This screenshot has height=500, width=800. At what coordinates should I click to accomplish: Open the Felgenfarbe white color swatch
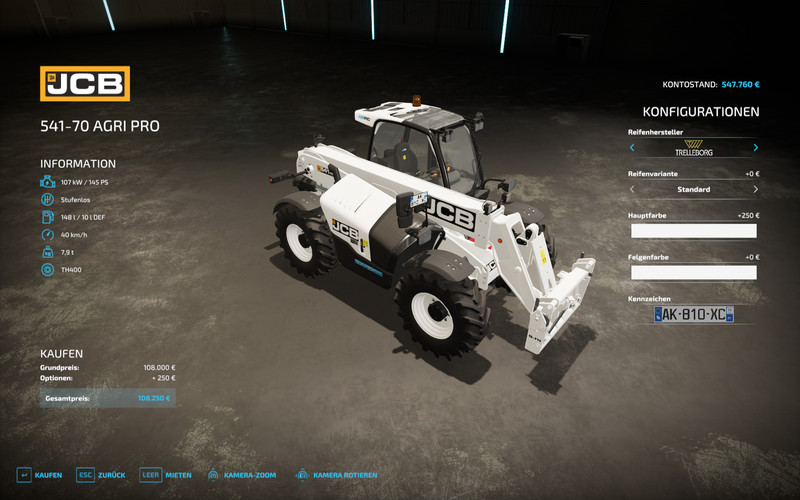tap(693, 272)
